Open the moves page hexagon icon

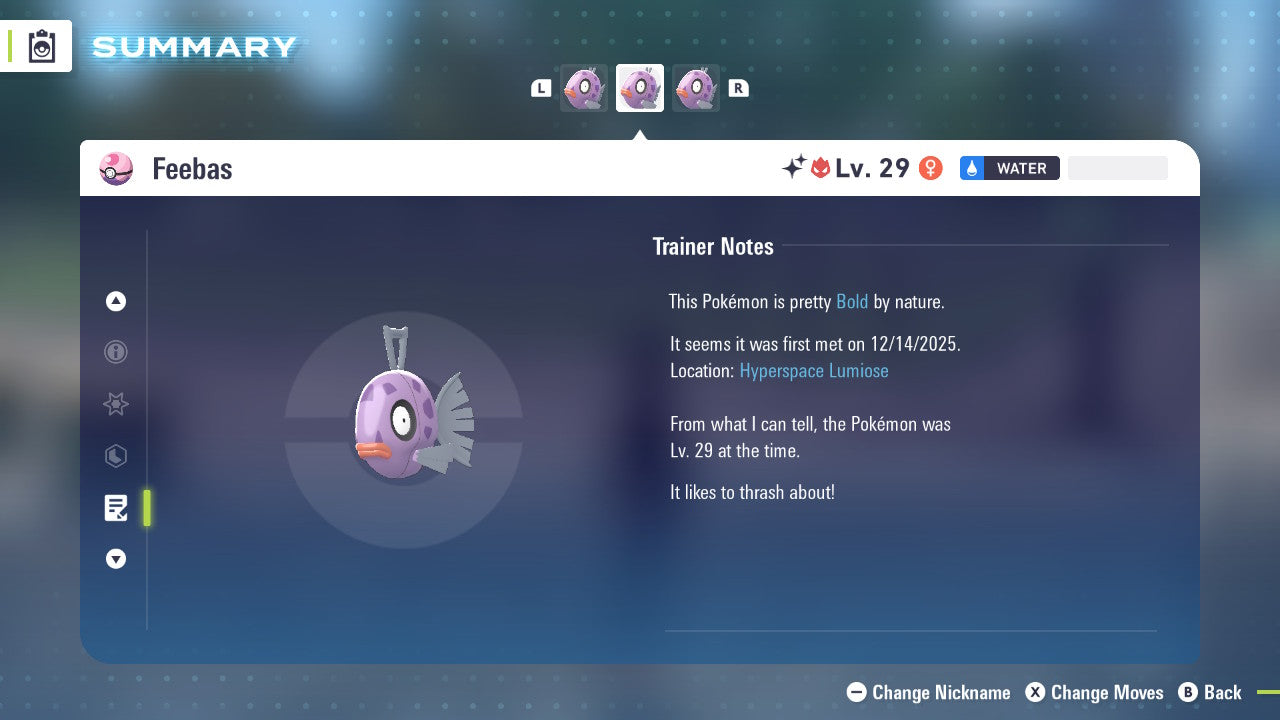[x=115, y=456]
